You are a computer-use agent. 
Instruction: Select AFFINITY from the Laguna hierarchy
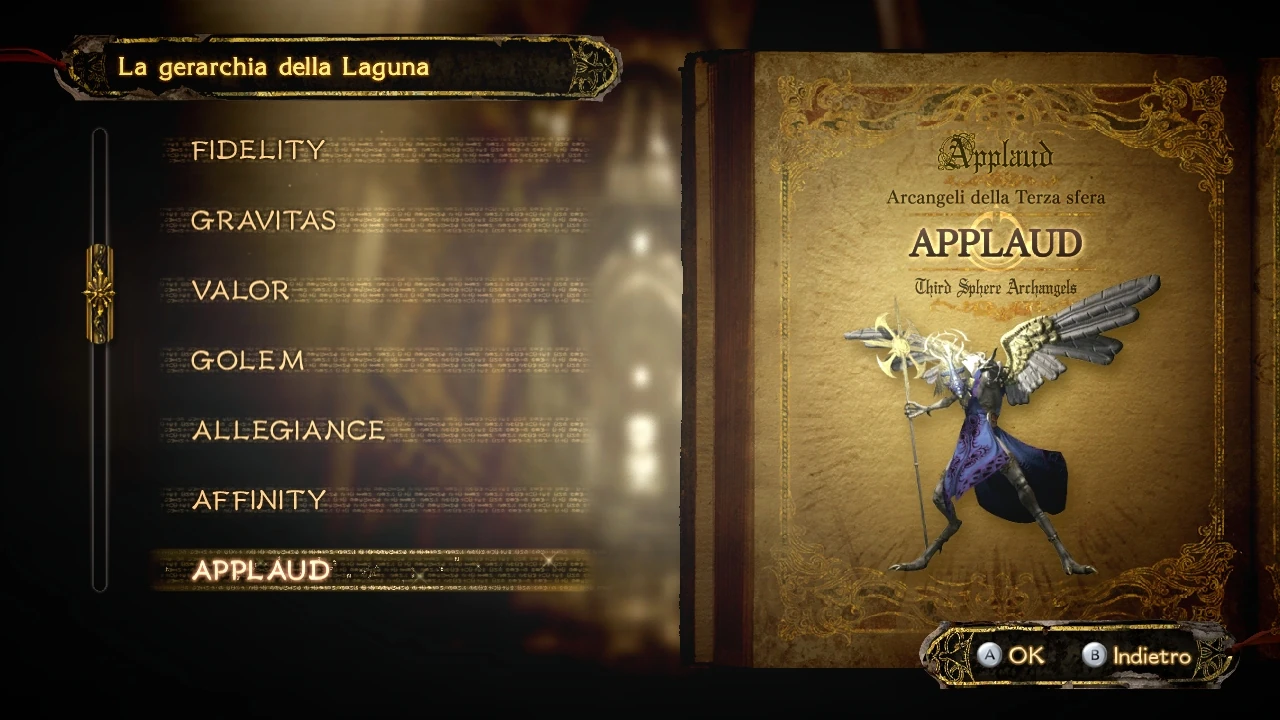tap(260, 500)
